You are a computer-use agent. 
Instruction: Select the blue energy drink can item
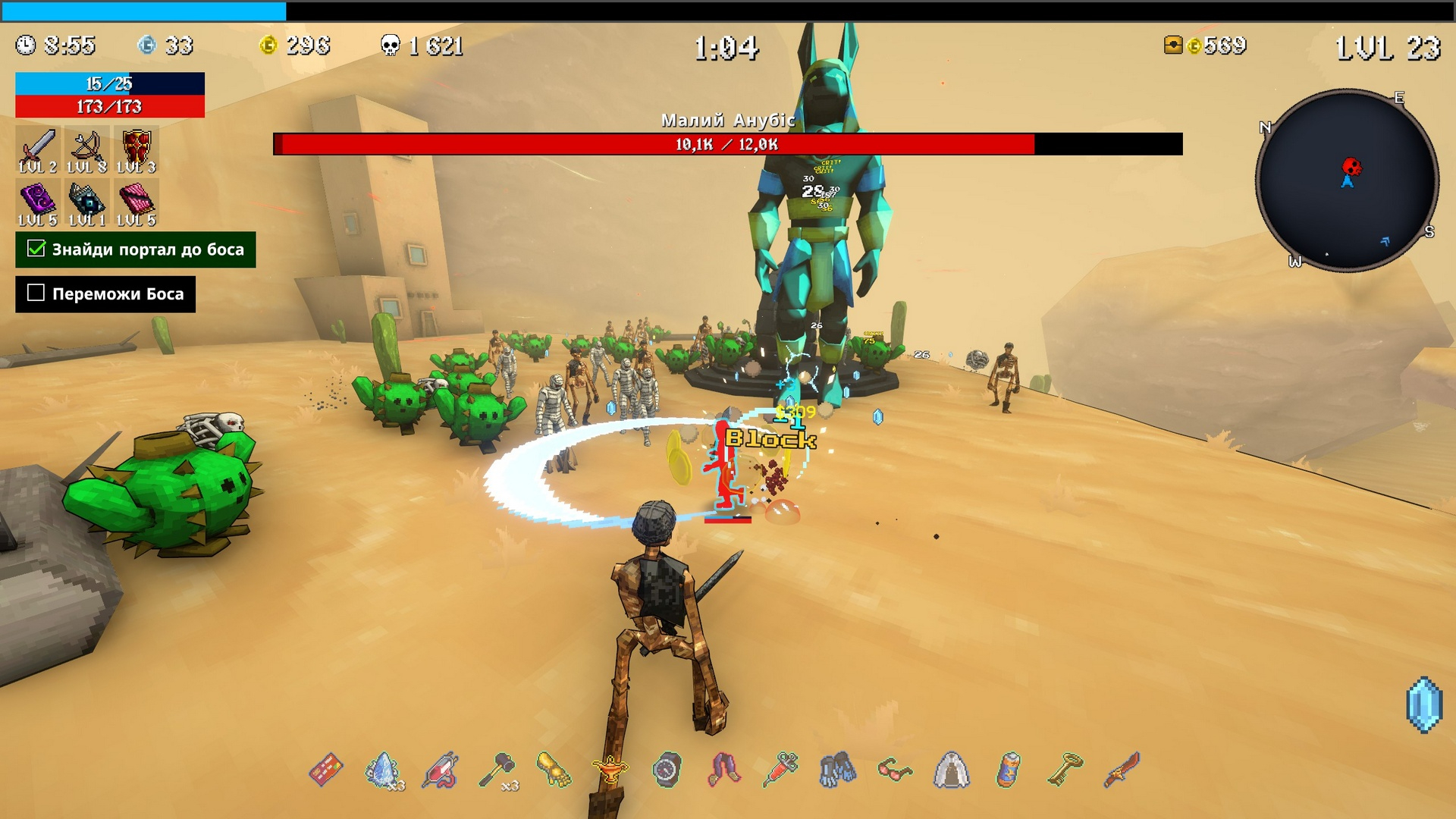1008,770
